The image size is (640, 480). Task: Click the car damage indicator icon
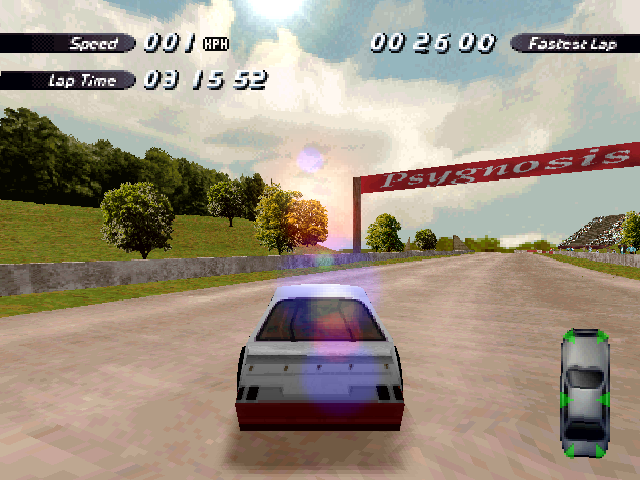(x=585, y=393)
